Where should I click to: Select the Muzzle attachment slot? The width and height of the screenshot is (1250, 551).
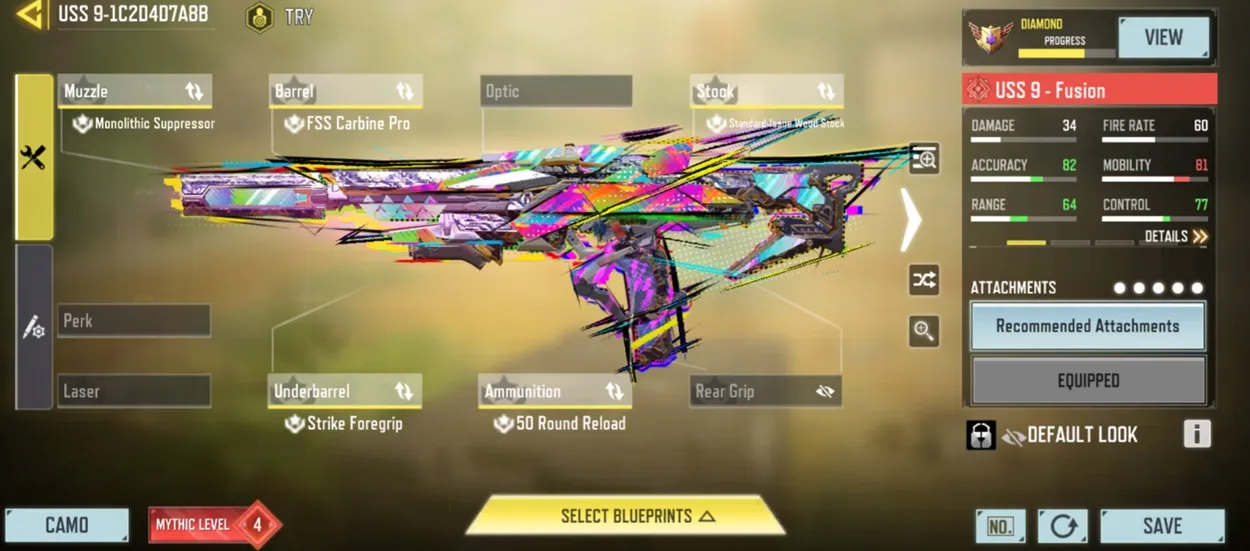[134, 92]
